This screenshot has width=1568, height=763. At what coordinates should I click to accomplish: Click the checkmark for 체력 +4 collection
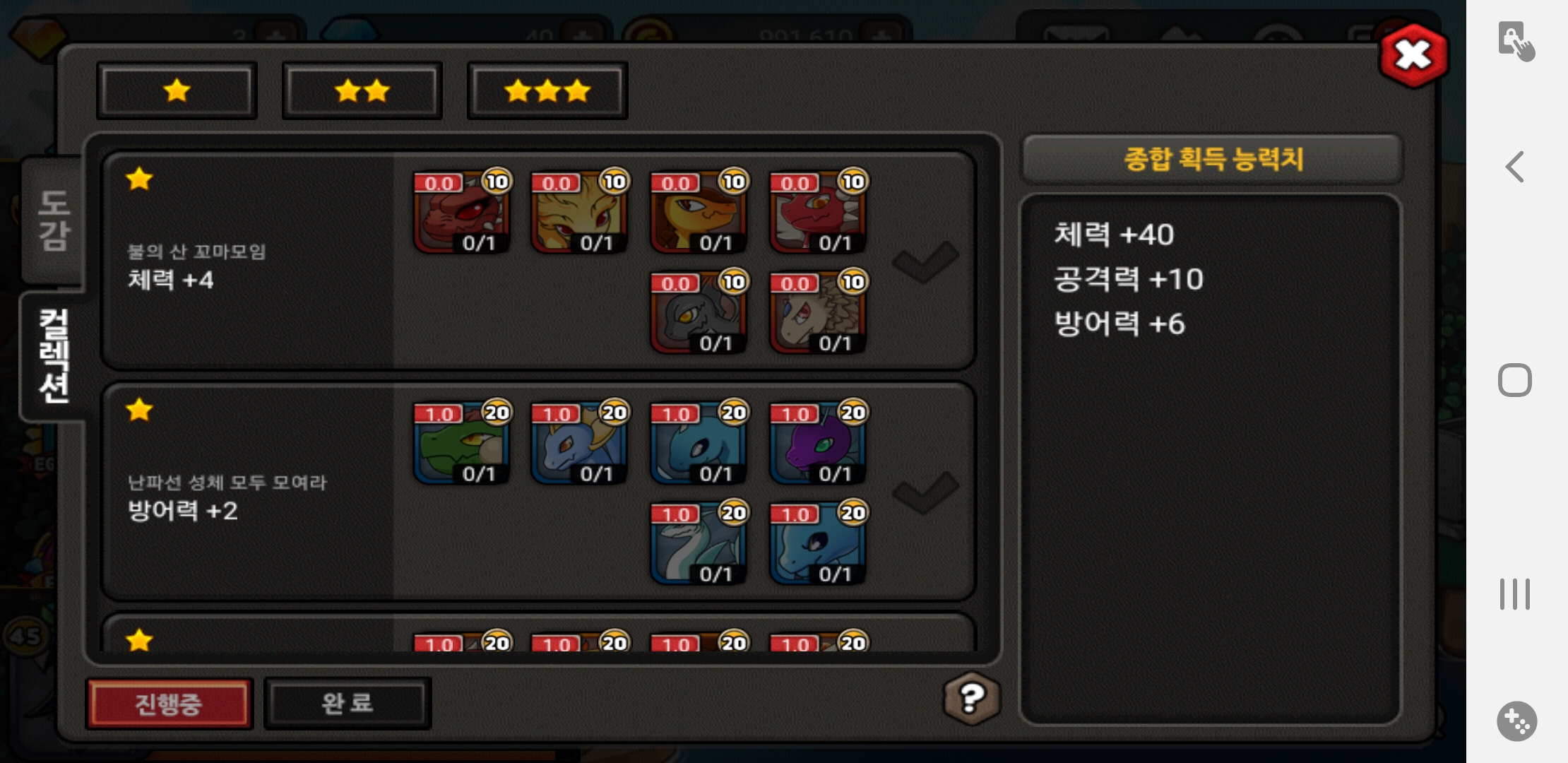click(x=925, y=261)
